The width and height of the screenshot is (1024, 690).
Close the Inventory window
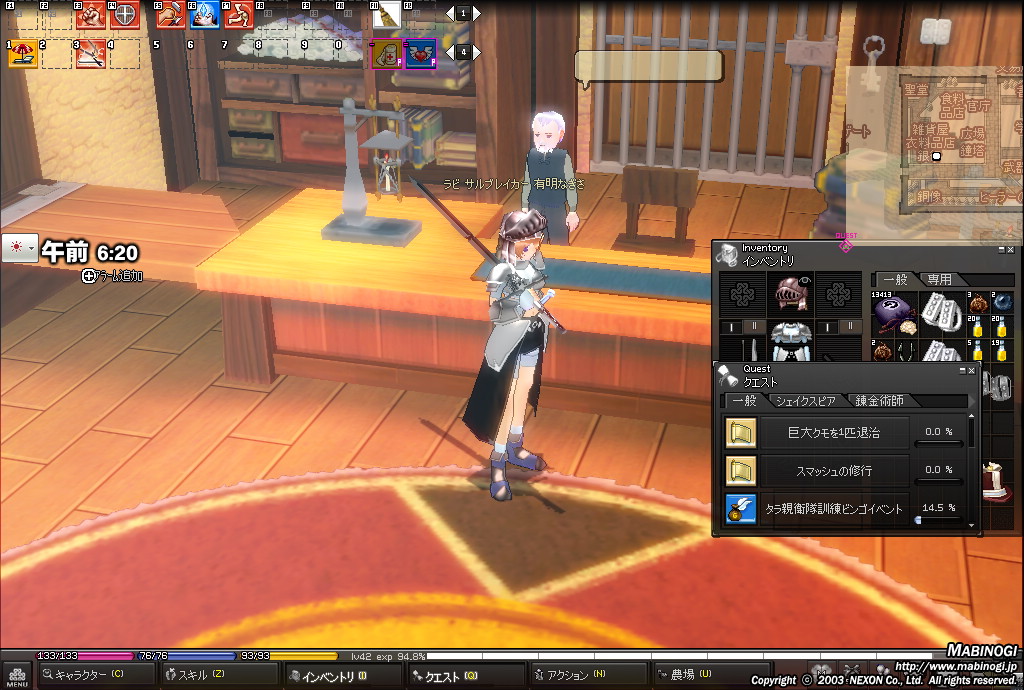click(x=1010, y=249)
